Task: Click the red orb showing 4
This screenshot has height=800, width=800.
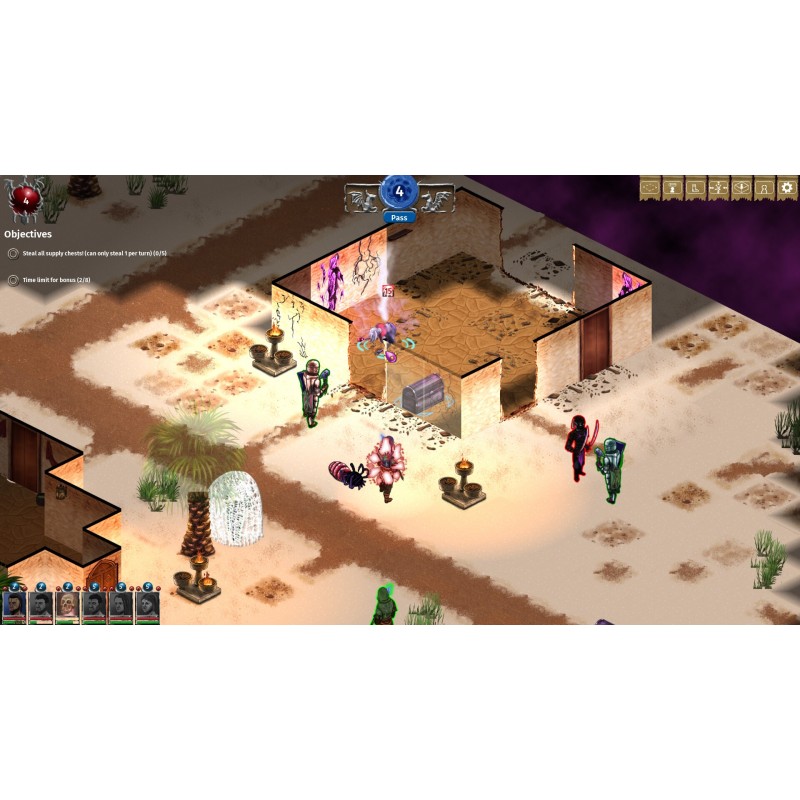Action: point(26,199)
